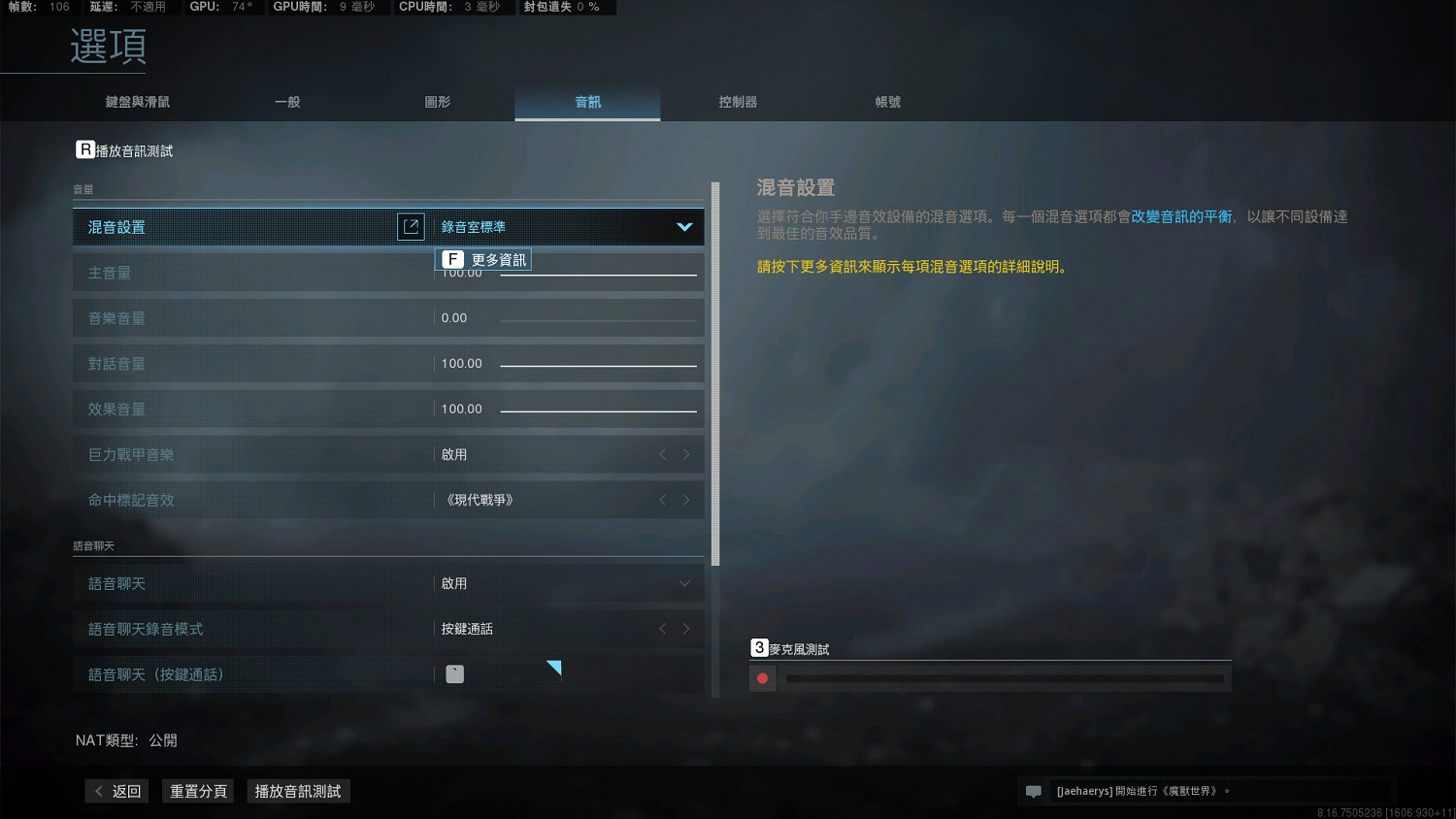Click the 播放音訊測試 button
Screen dimensions: 1456x819
pyautogui.click(x=298, y=791)
